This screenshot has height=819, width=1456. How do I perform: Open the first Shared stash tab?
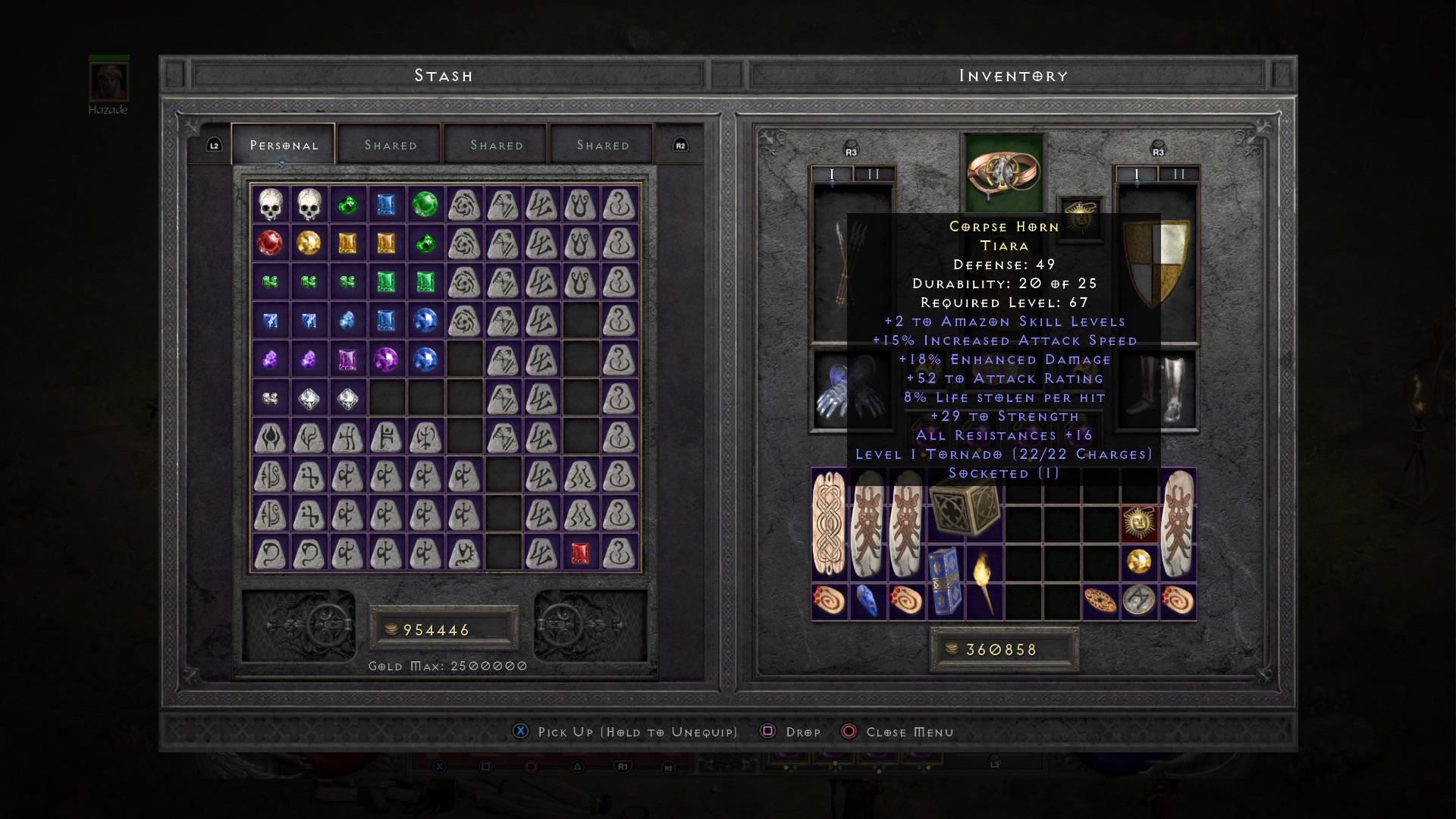click(x=389, y=144)
